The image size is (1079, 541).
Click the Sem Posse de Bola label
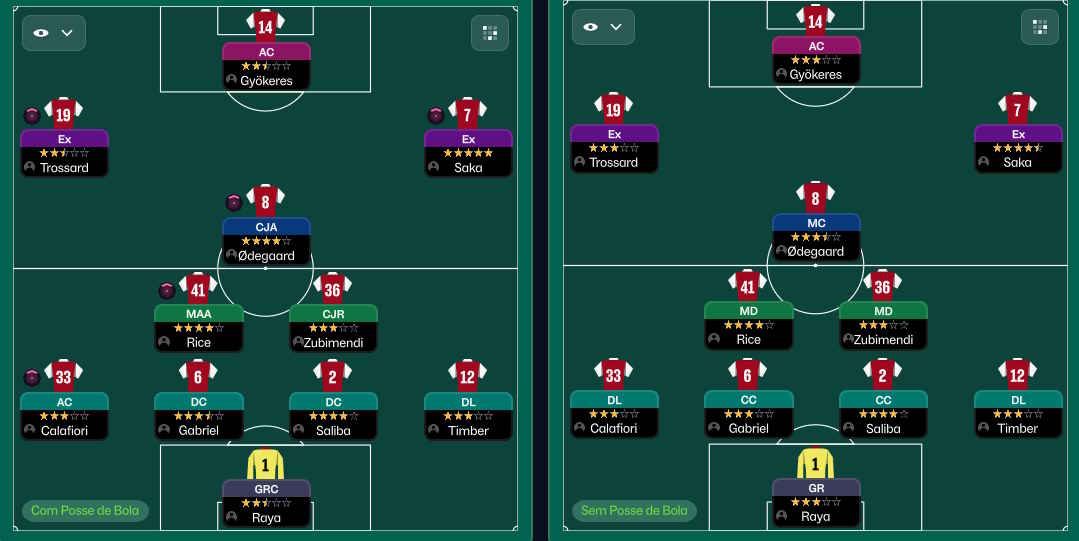635,511
